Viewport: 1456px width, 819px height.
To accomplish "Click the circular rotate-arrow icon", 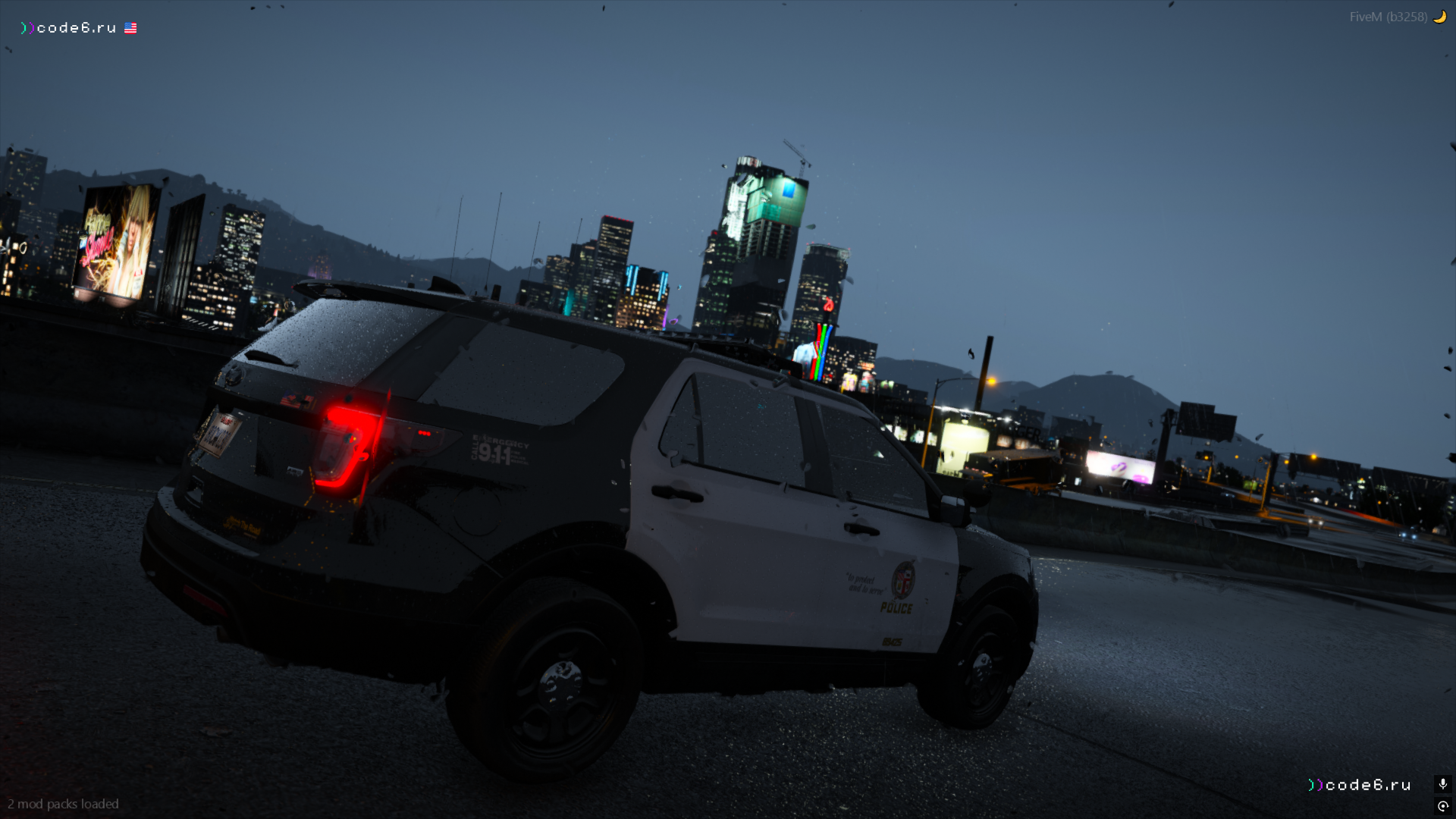I will click(x=1442, y=806).
